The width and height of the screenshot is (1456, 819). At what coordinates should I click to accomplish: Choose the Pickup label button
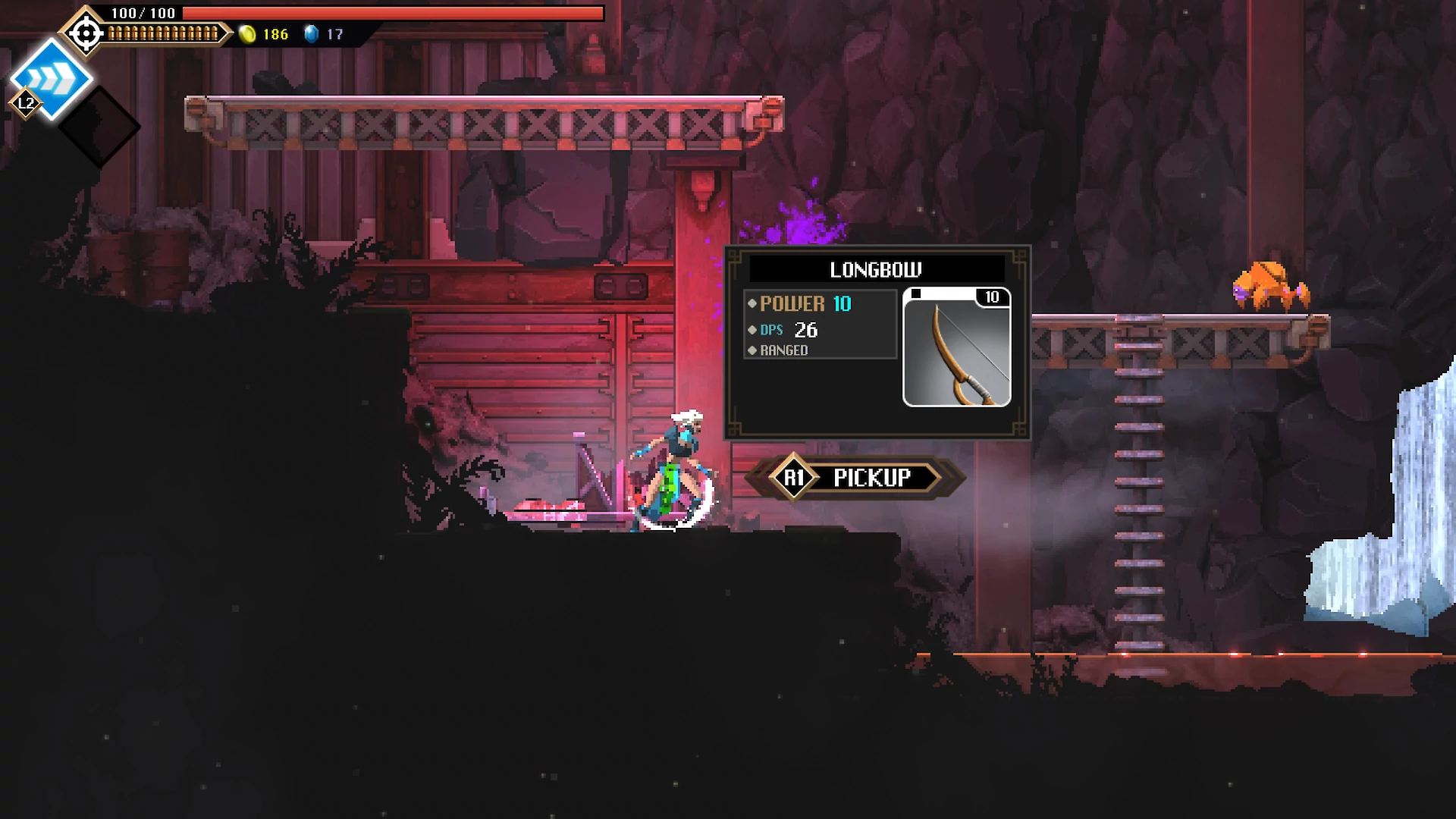coord(871,478)
